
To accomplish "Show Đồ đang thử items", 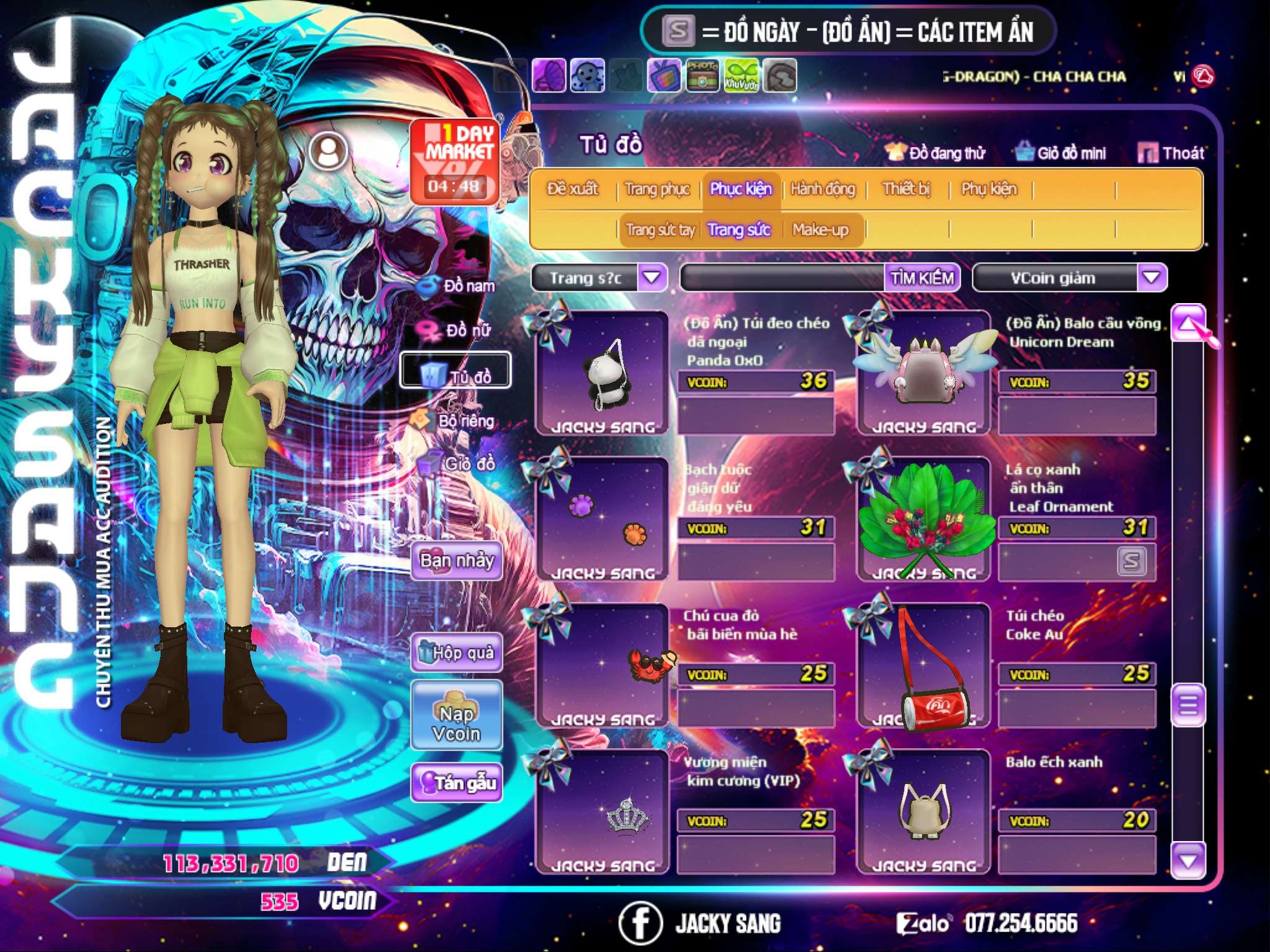I will click(936, 153).
